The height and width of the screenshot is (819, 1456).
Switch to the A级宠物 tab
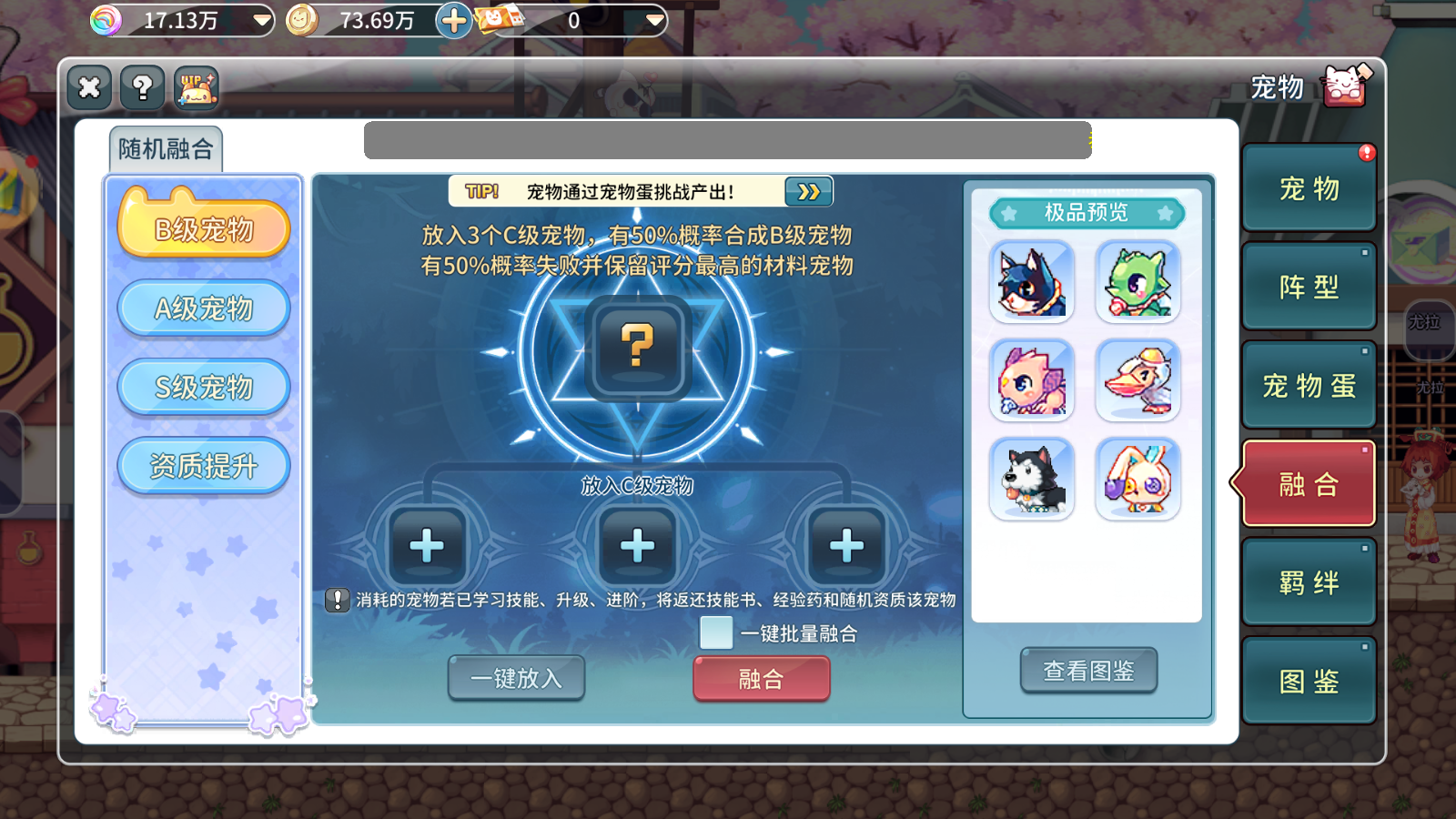tap(203, 308)
